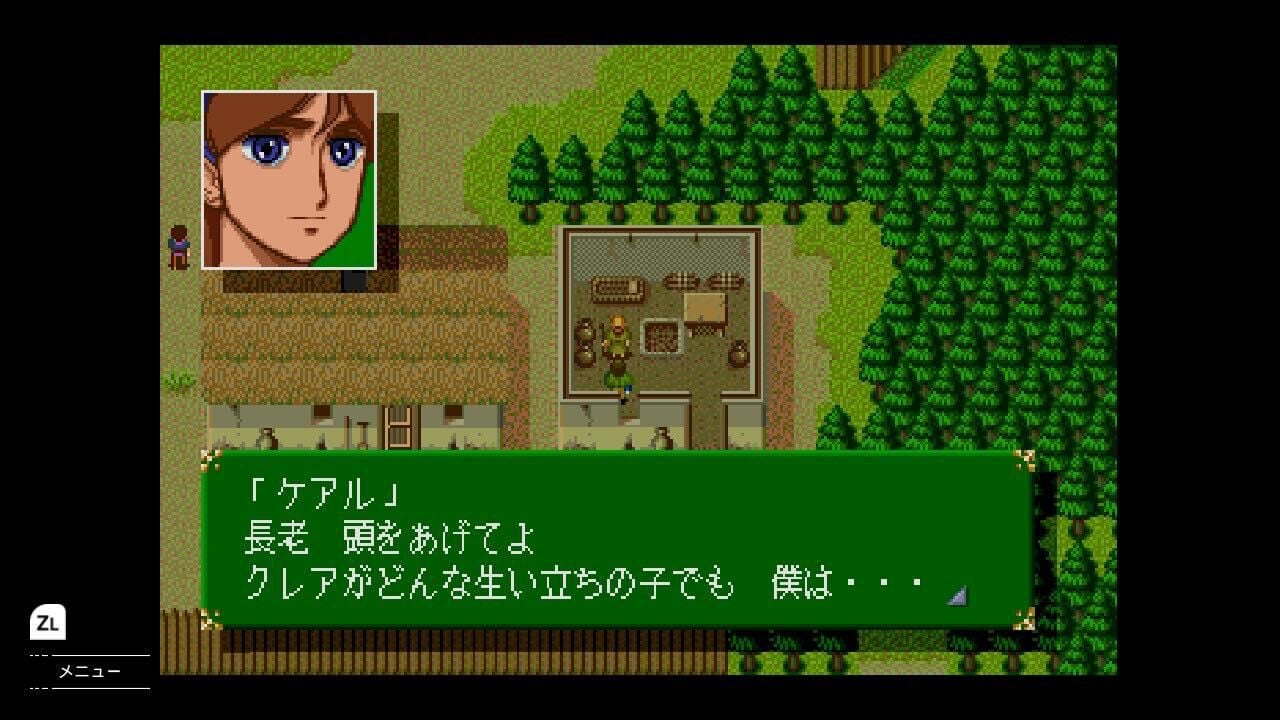Click the green-clothed elder sprite in the house

pos(617,340)
